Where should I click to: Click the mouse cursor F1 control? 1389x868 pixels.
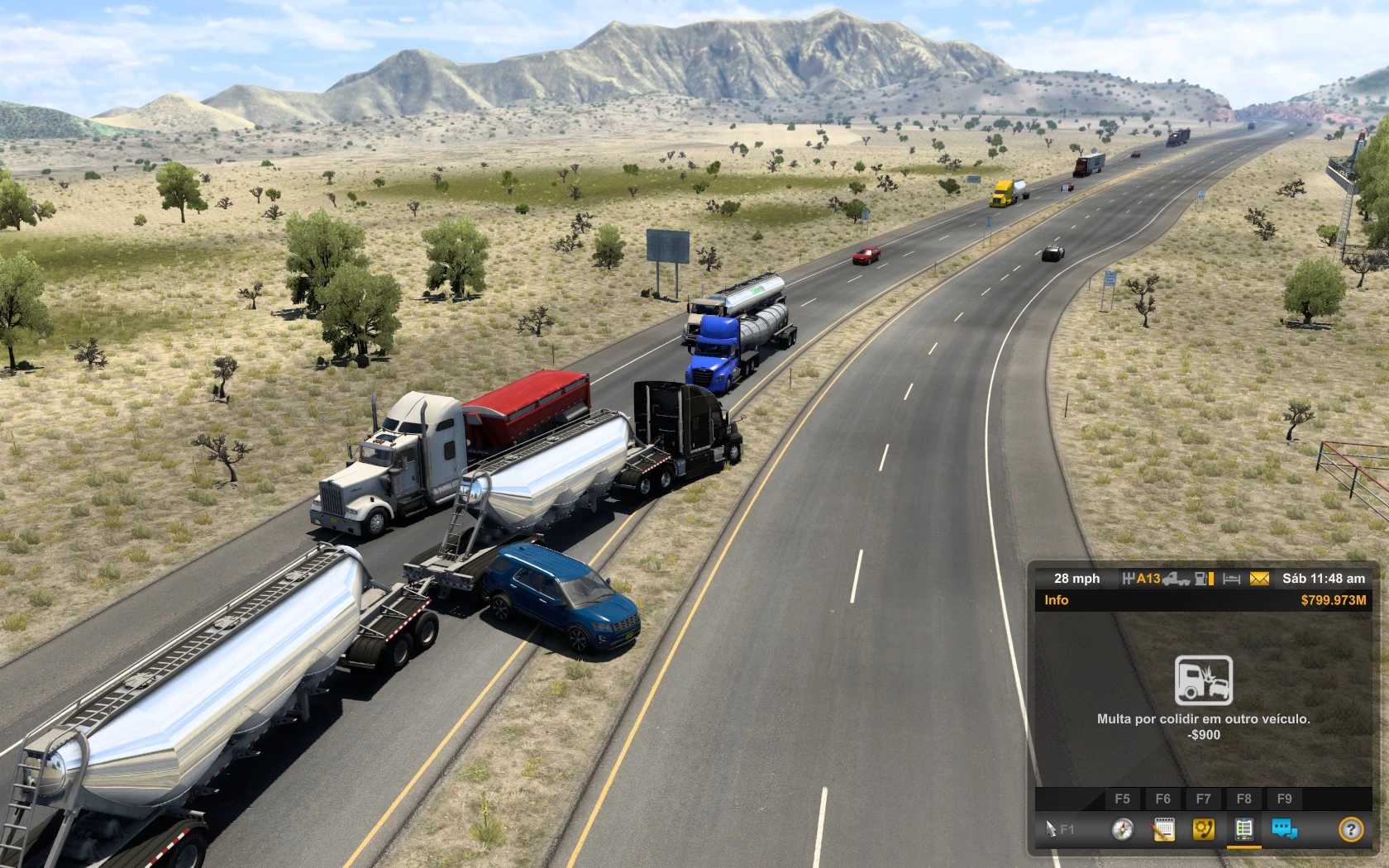(x=1059, y=828)
